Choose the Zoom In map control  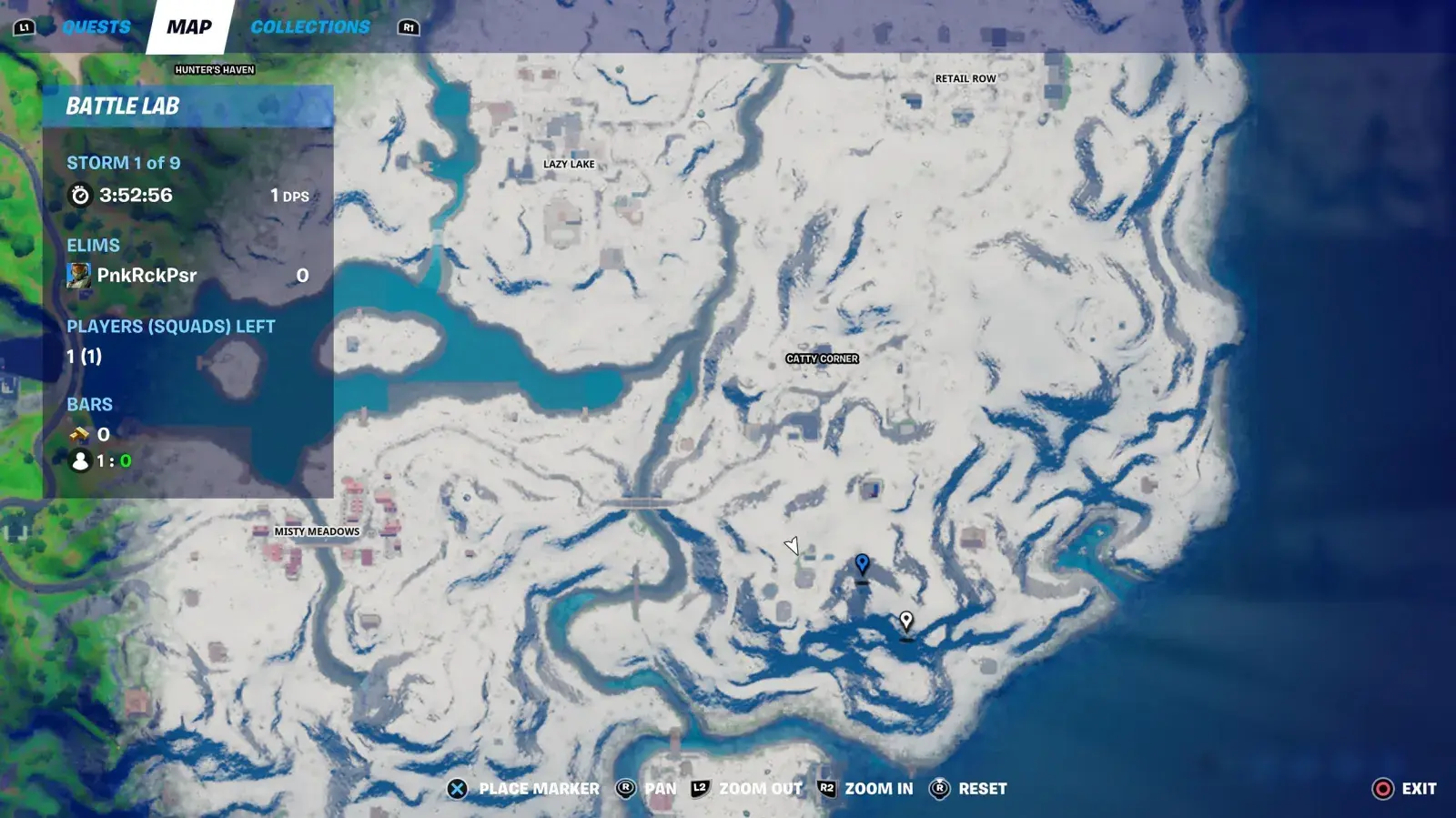coord(865,789)
